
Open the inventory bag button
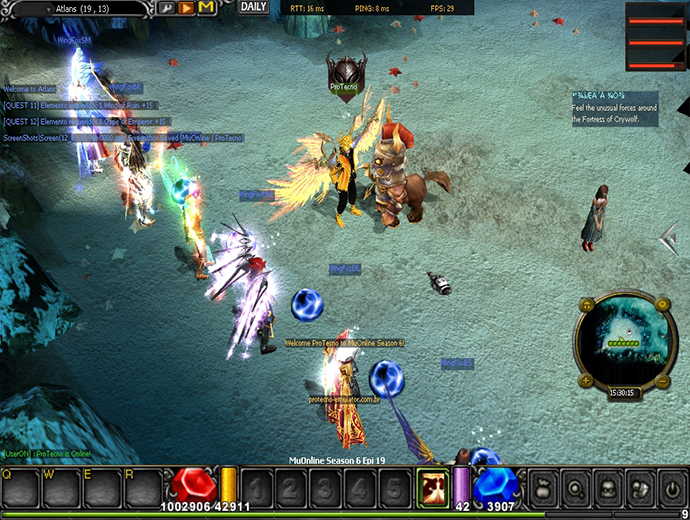click(543, 490)
